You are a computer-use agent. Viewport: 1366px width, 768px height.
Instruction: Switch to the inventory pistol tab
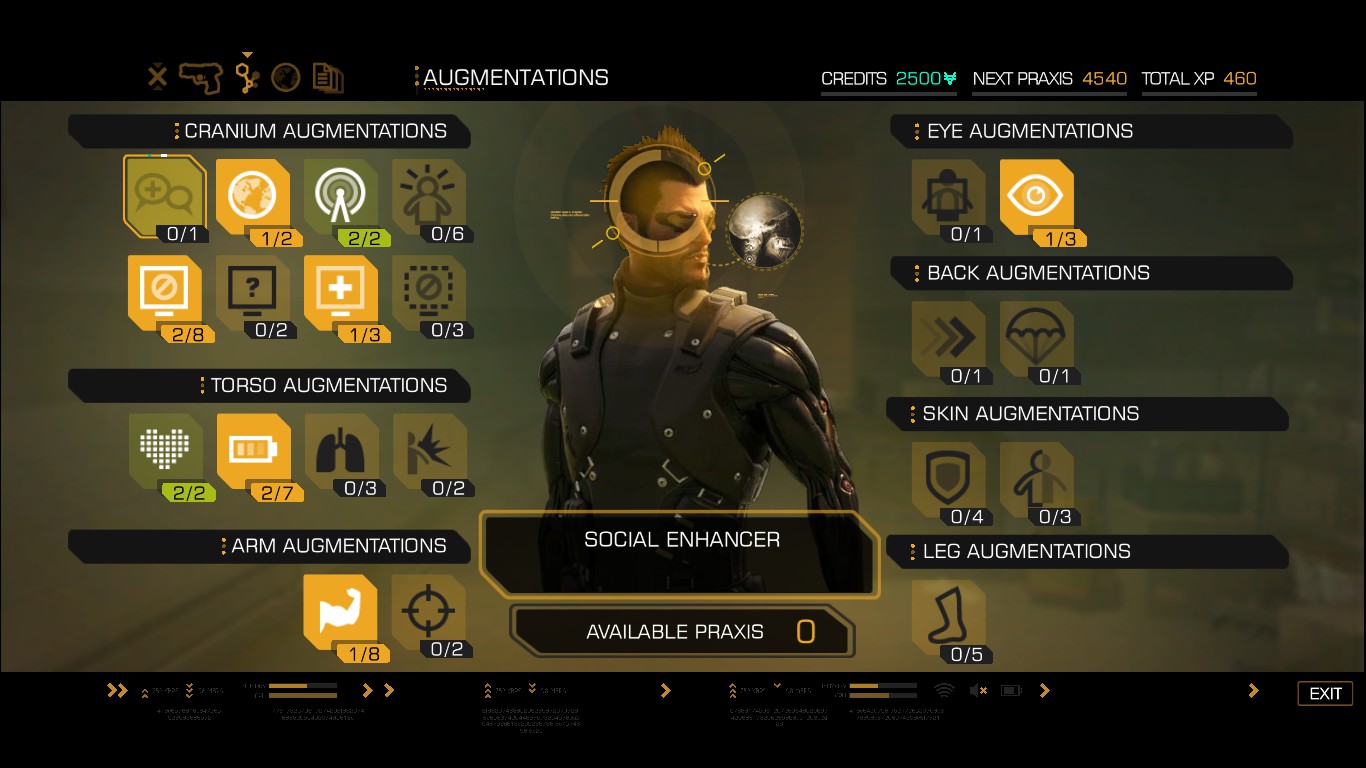point(199,76)
